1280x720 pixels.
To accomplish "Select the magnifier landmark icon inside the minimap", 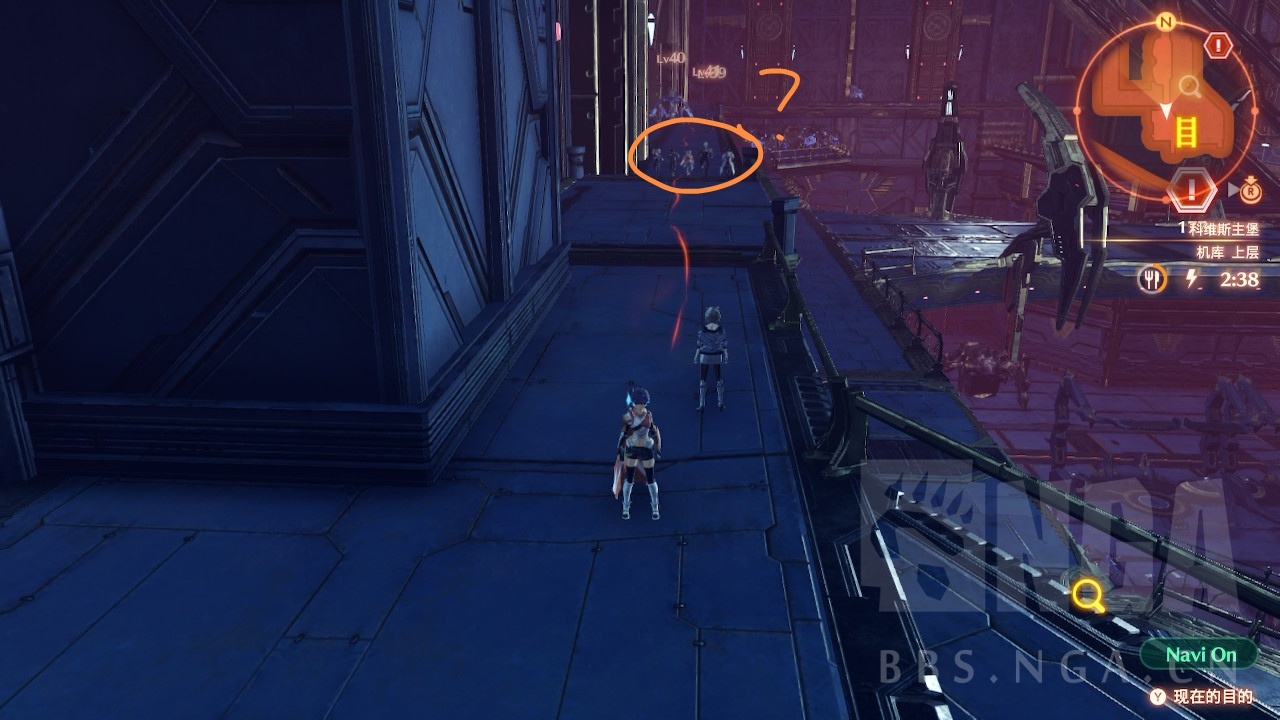I will click(x=1189, y=85).
